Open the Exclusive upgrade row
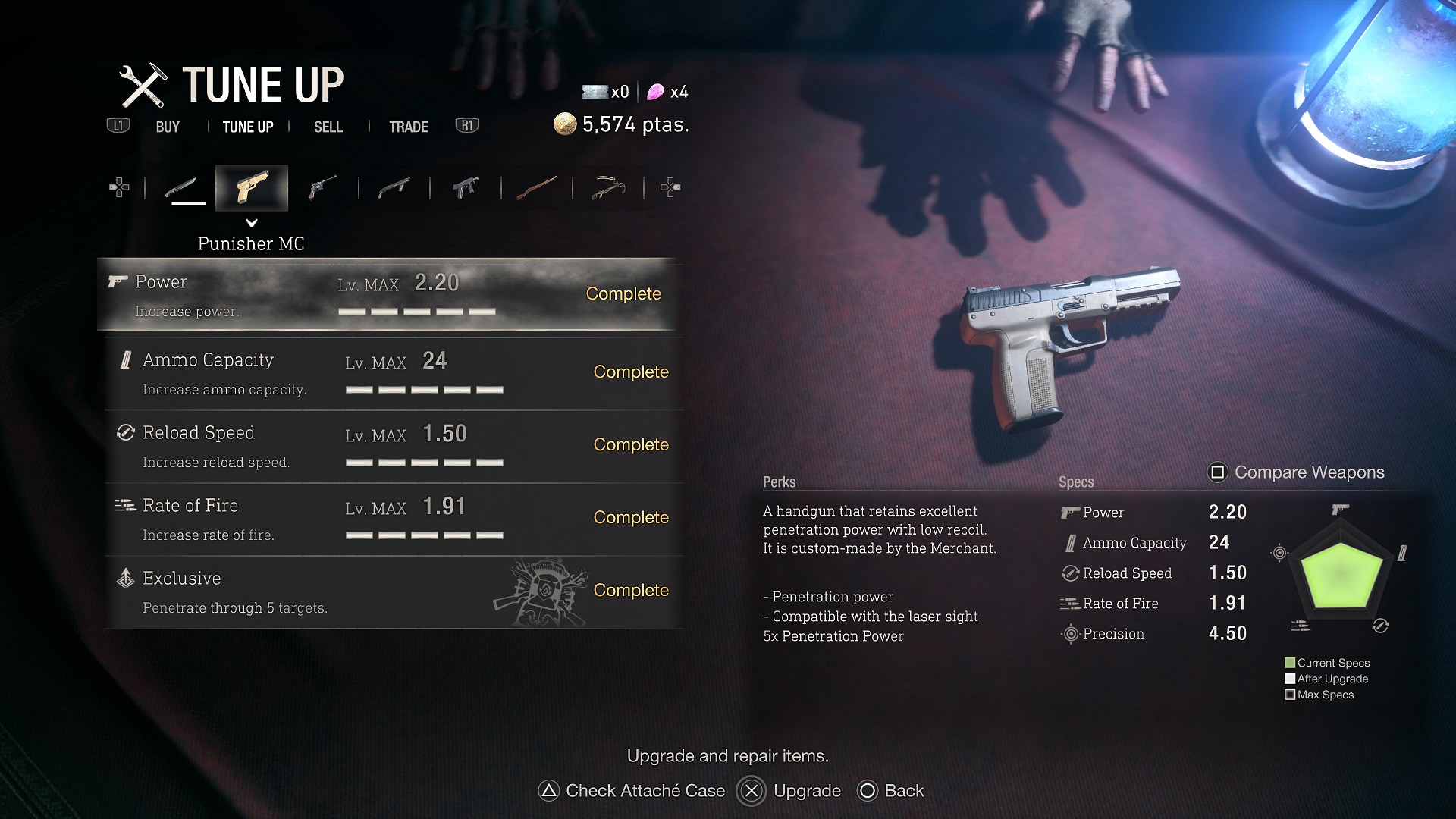The height and width of the screenshot is (819, 1456). [x=393, y=591]
